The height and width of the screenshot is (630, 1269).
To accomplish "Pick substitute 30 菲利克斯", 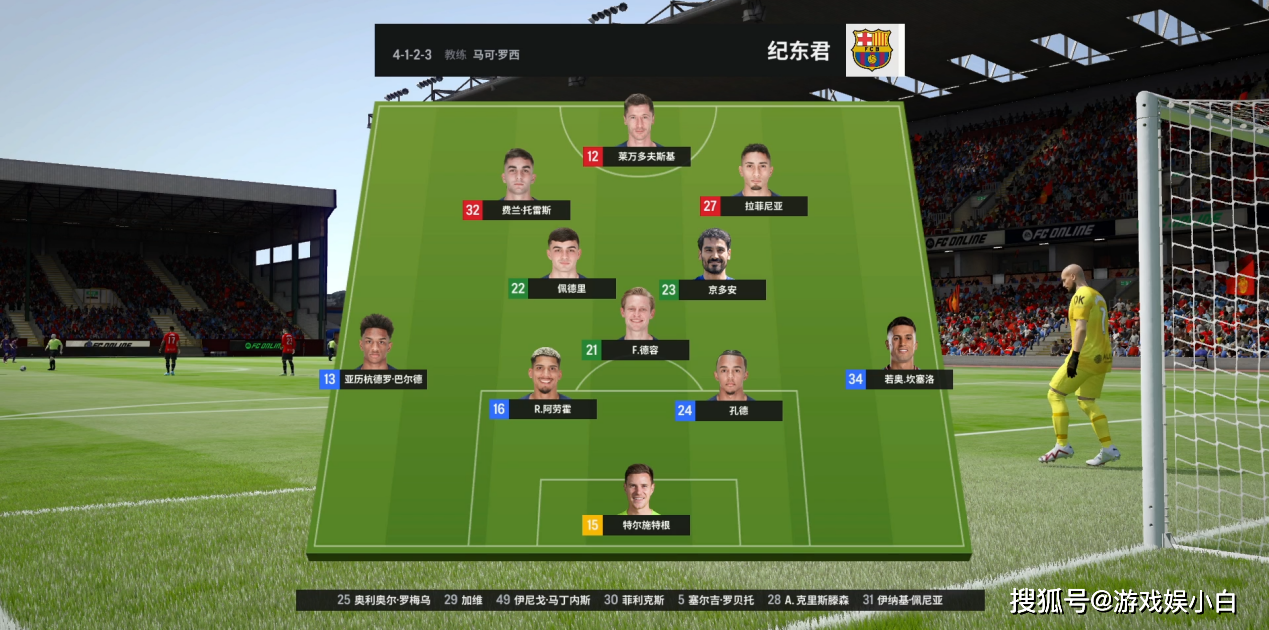I will coord(634,601).
